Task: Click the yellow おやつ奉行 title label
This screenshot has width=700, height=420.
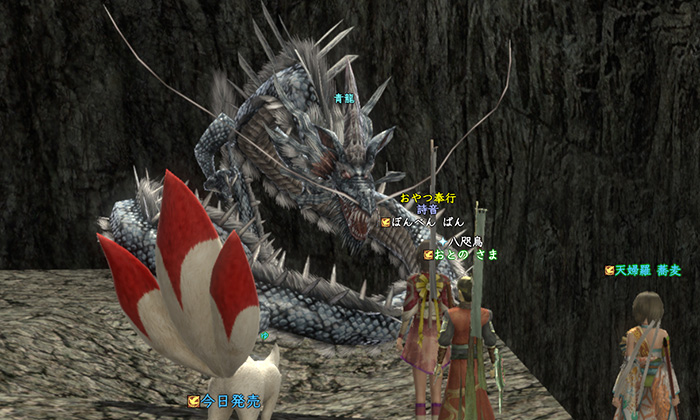Action: coord(427,198)
